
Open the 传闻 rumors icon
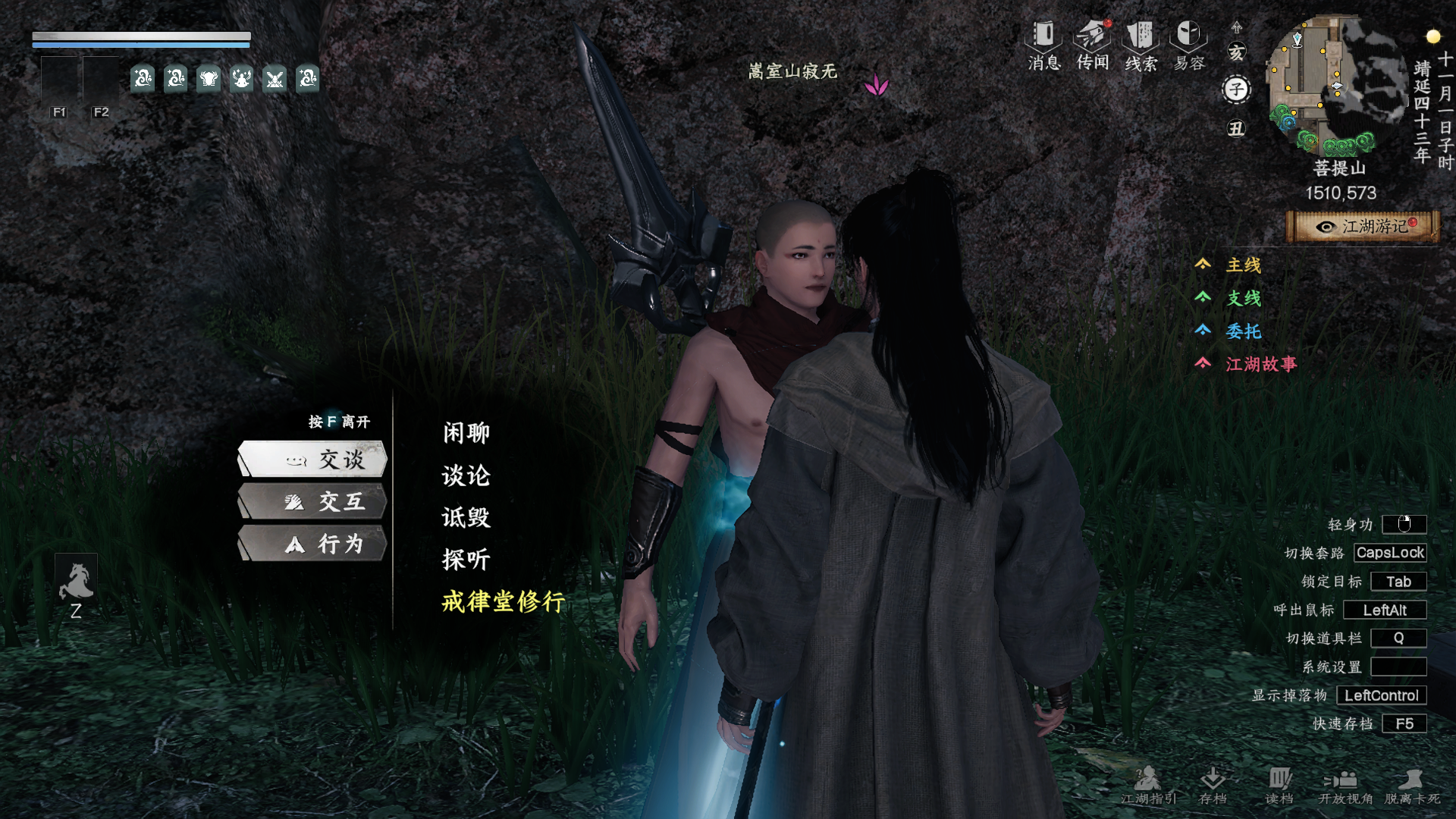(1093, 45)
